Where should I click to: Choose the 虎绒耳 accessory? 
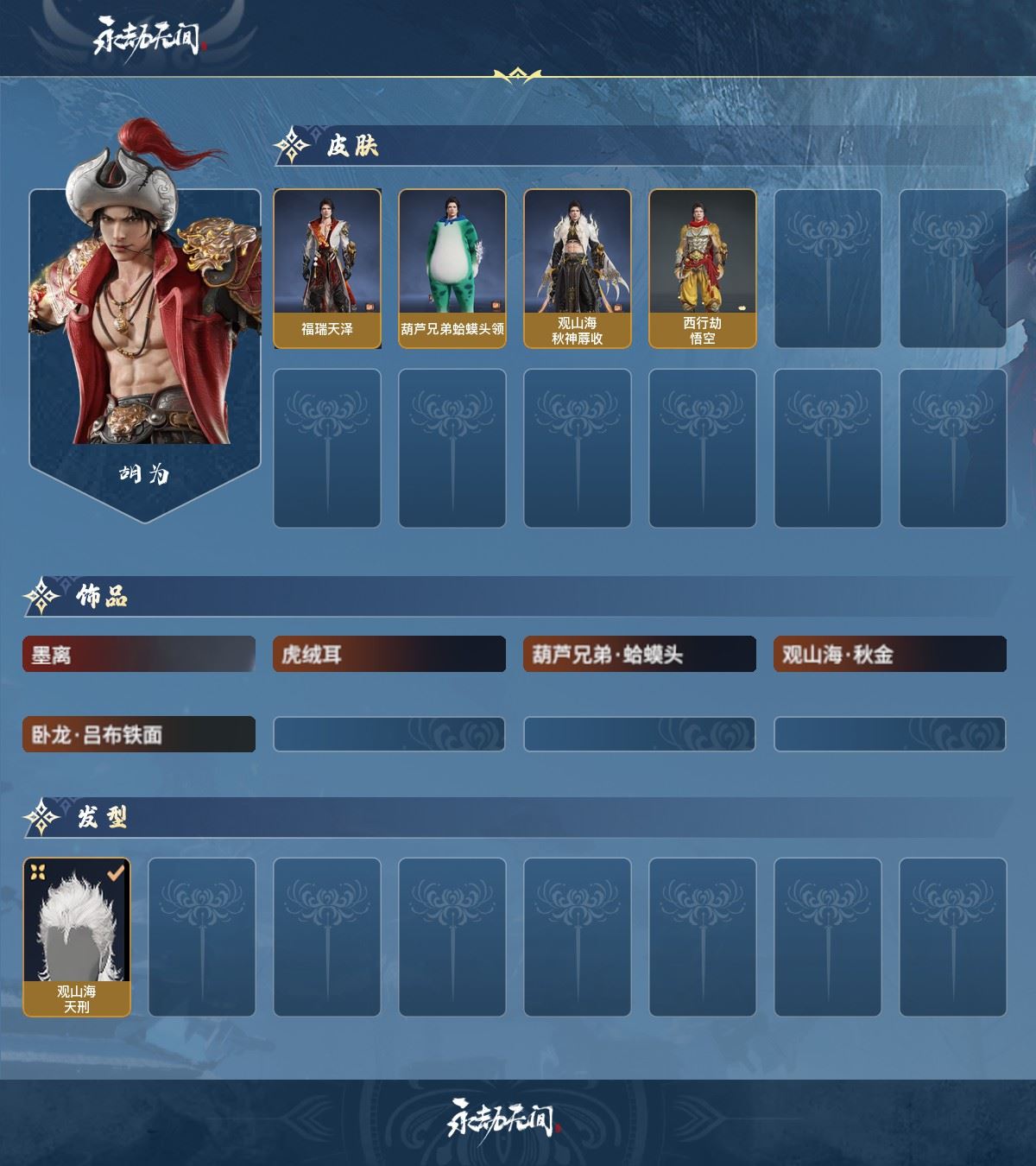pos(389,655)
